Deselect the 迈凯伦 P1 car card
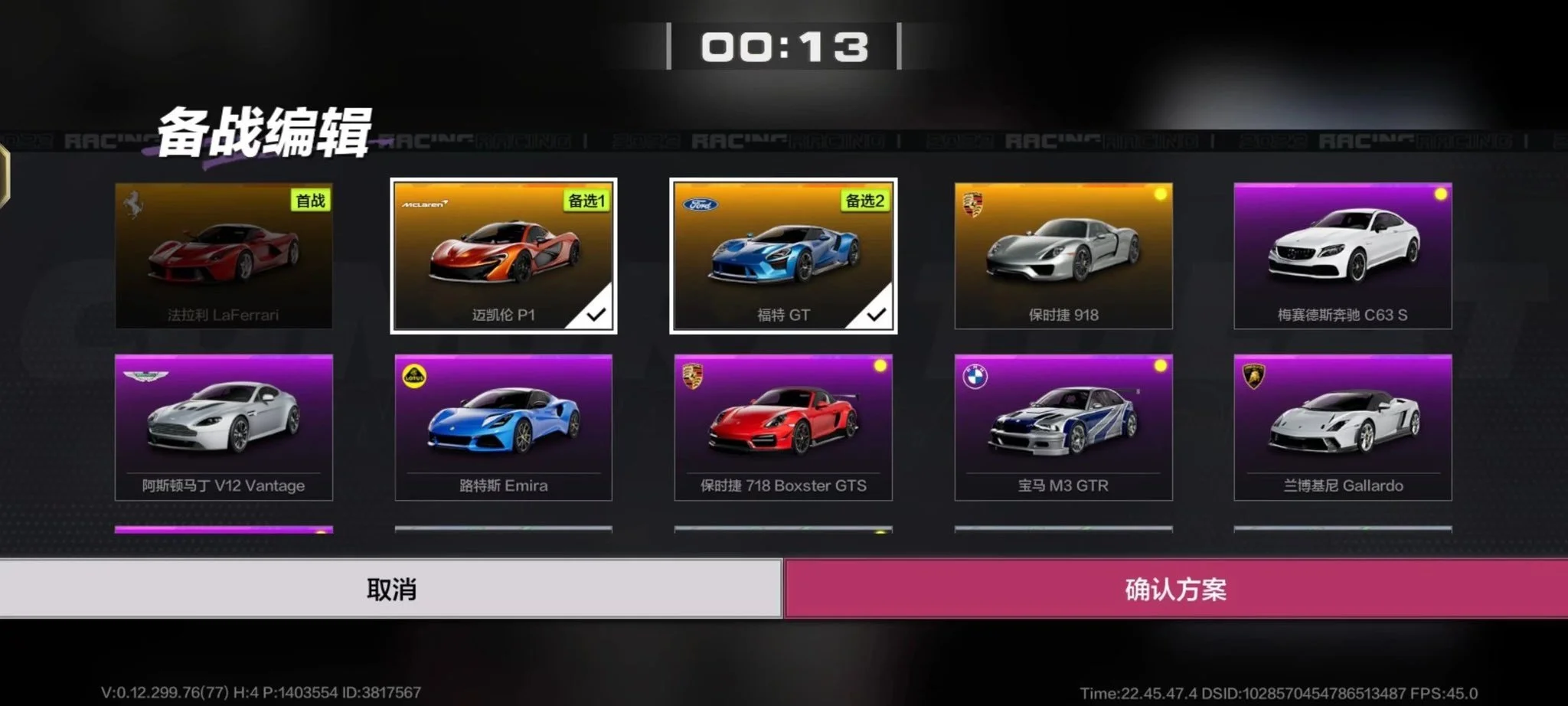Image resolution: width=1568 pixels, height=706 pixels. click(x=503, y=256)
